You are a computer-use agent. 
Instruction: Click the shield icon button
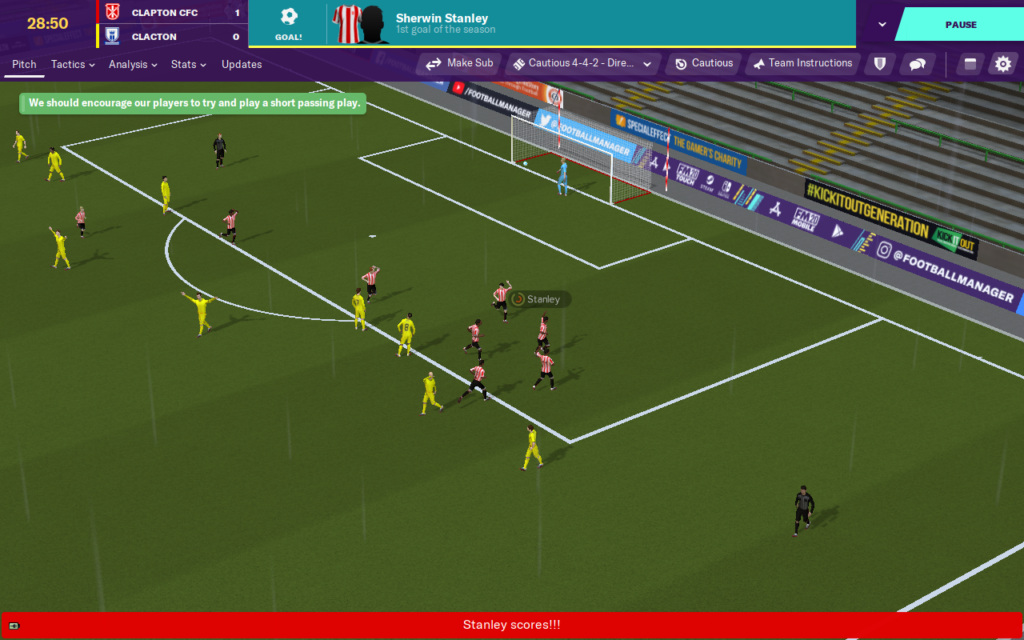(880, 64)
